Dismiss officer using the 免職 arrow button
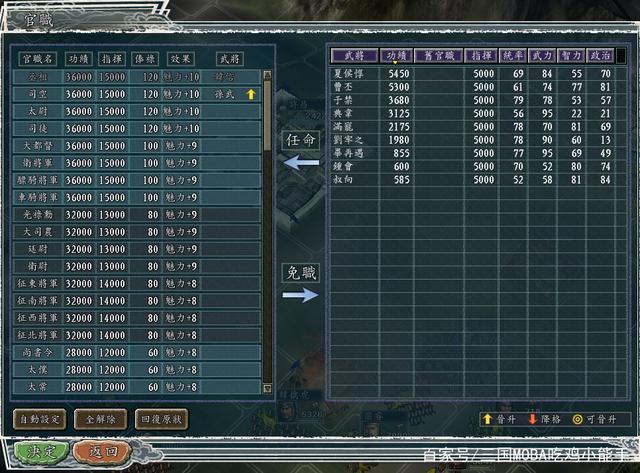Image resolution: width=640 pixels, height=473 pixels. pyautogui.click(x=301, y=284)
